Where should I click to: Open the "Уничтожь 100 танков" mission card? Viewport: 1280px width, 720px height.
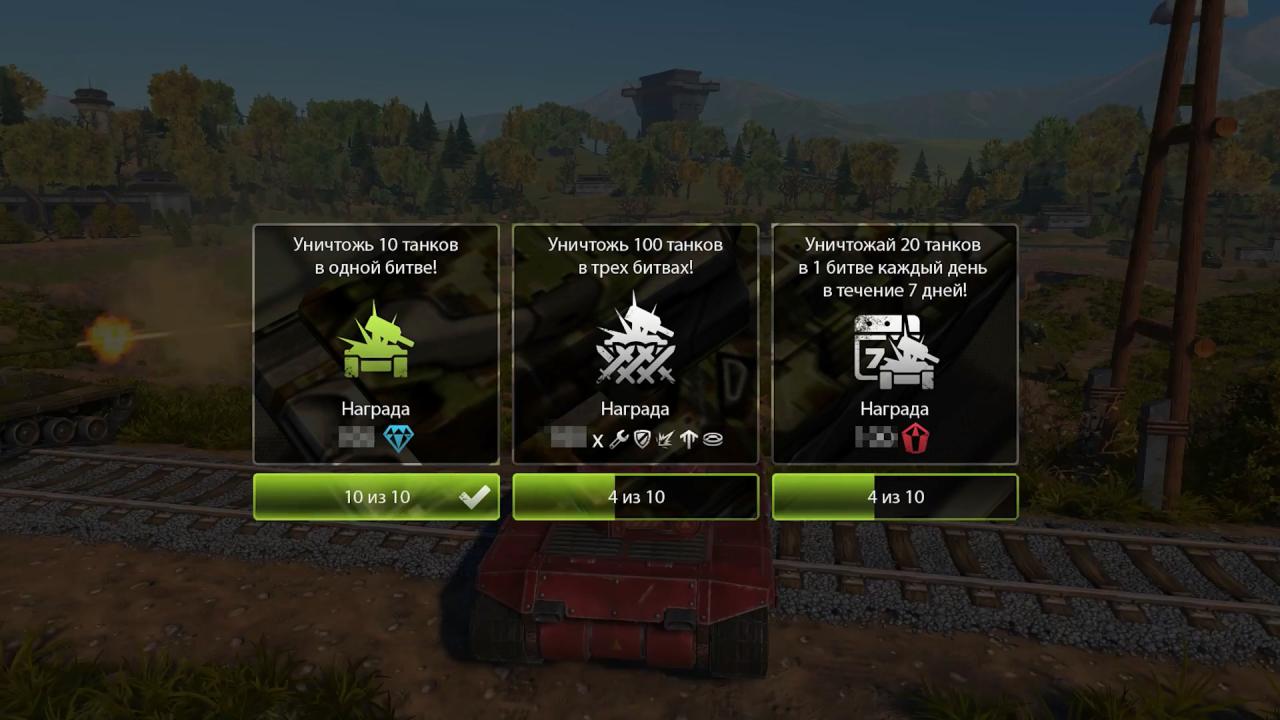coord(635,343)
